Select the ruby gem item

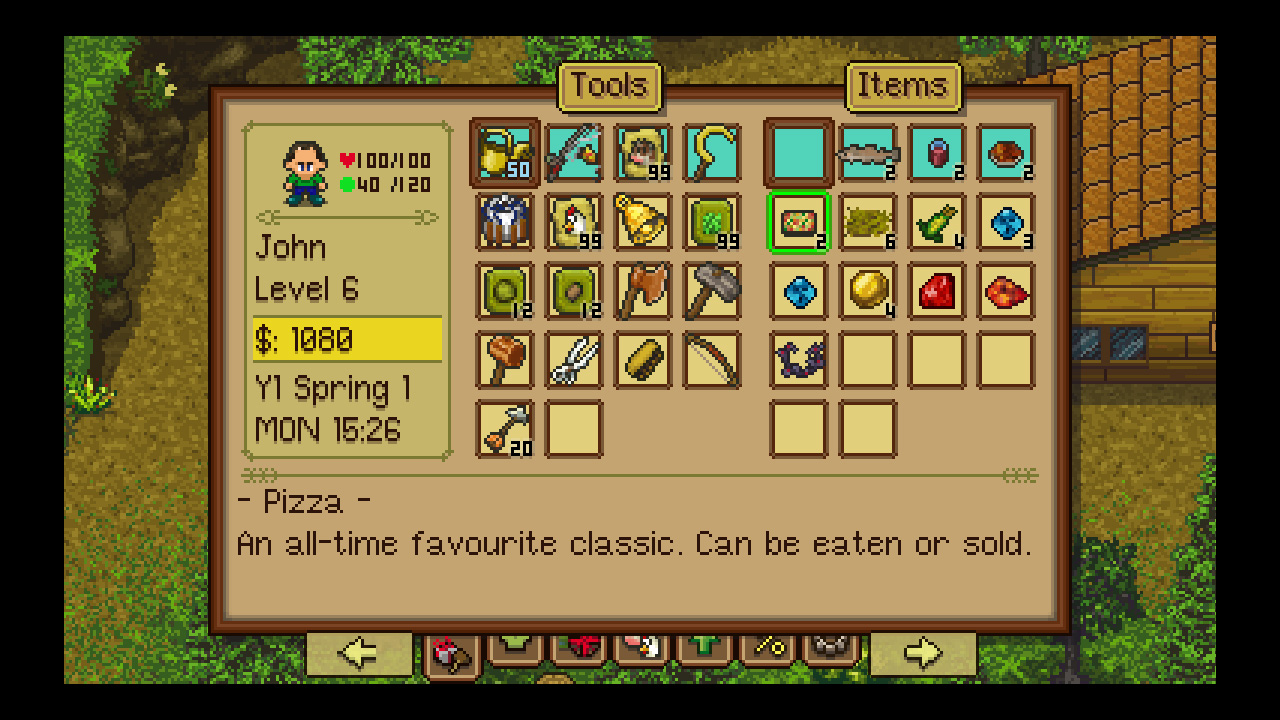pos(936,291)
